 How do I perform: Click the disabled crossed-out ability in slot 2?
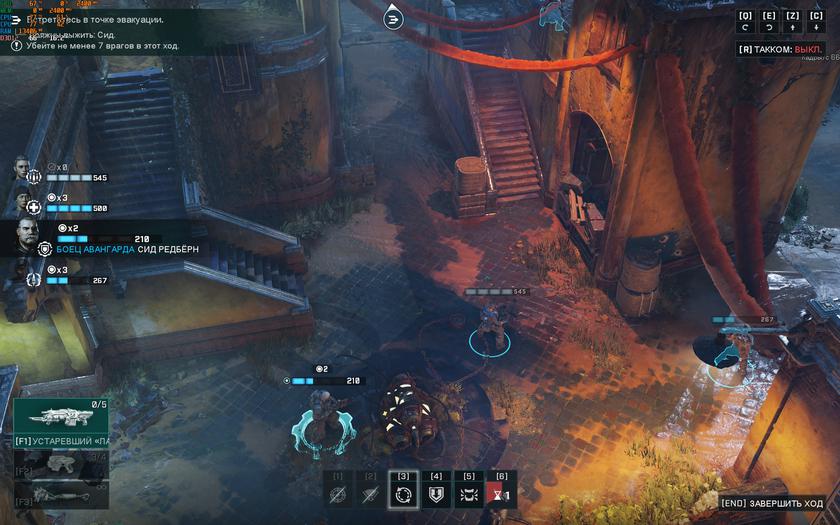371,493
